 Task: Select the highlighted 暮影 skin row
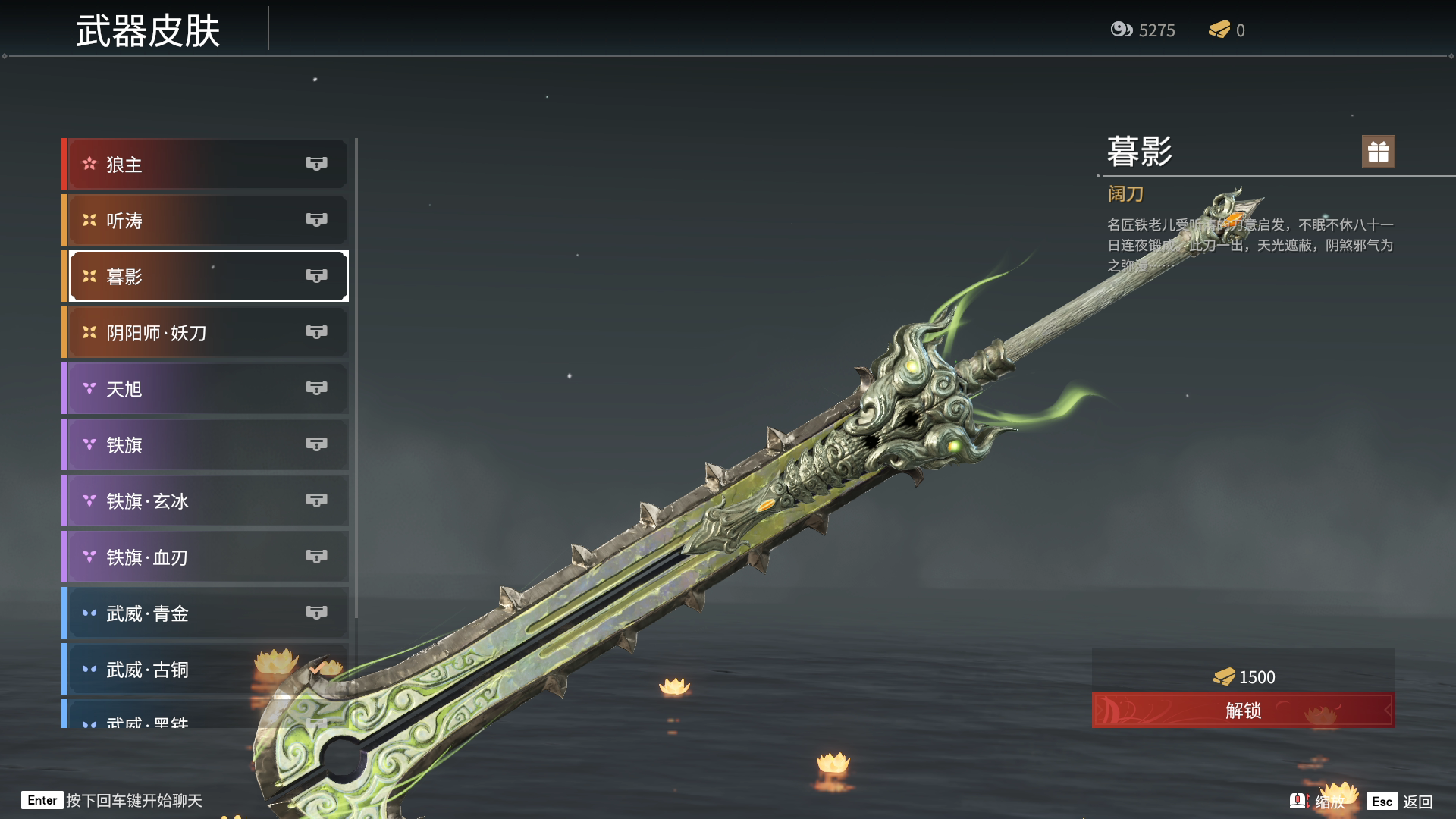pos(205,276)
